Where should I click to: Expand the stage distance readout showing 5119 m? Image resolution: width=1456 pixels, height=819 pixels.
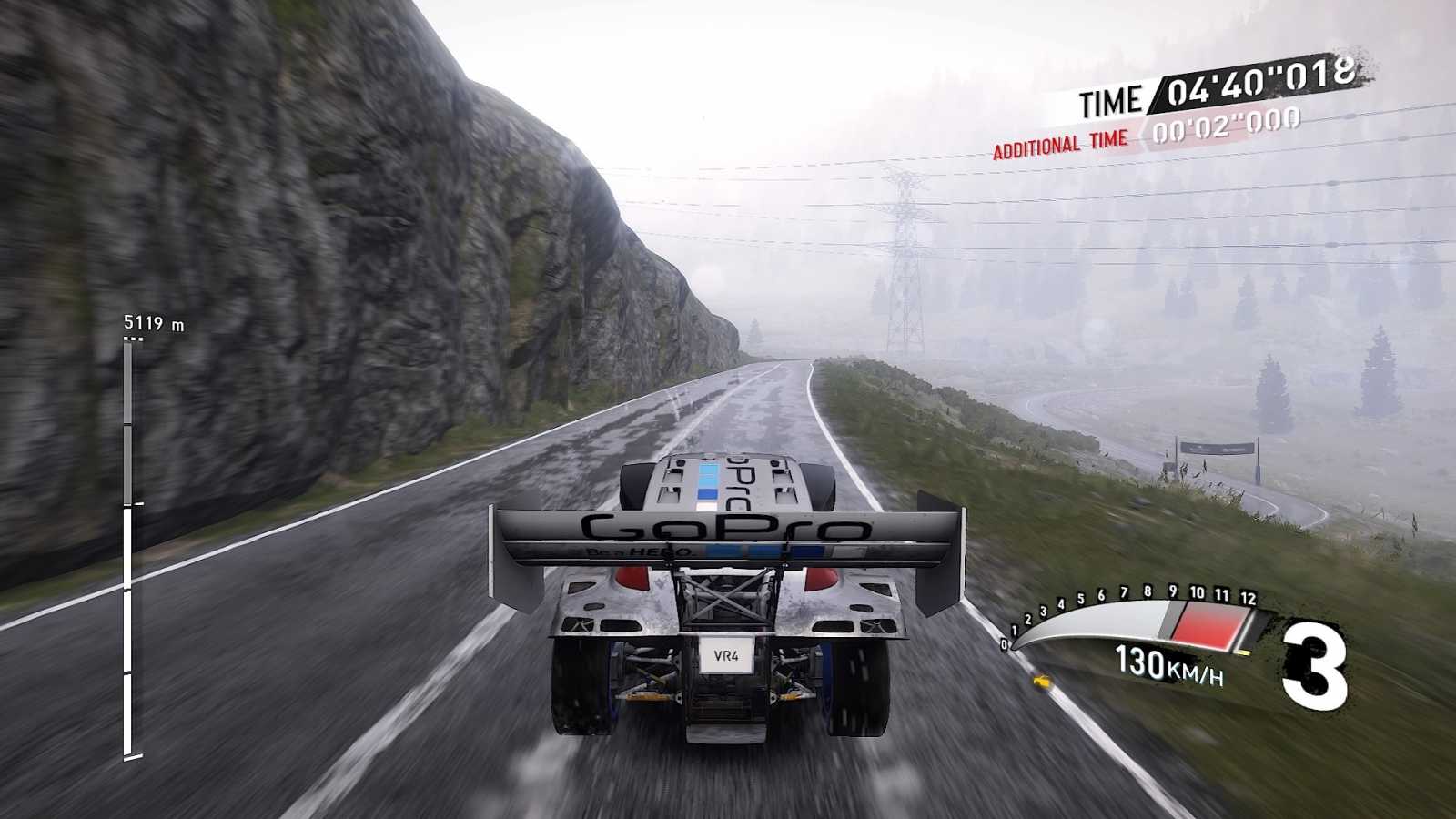[150, 321]
